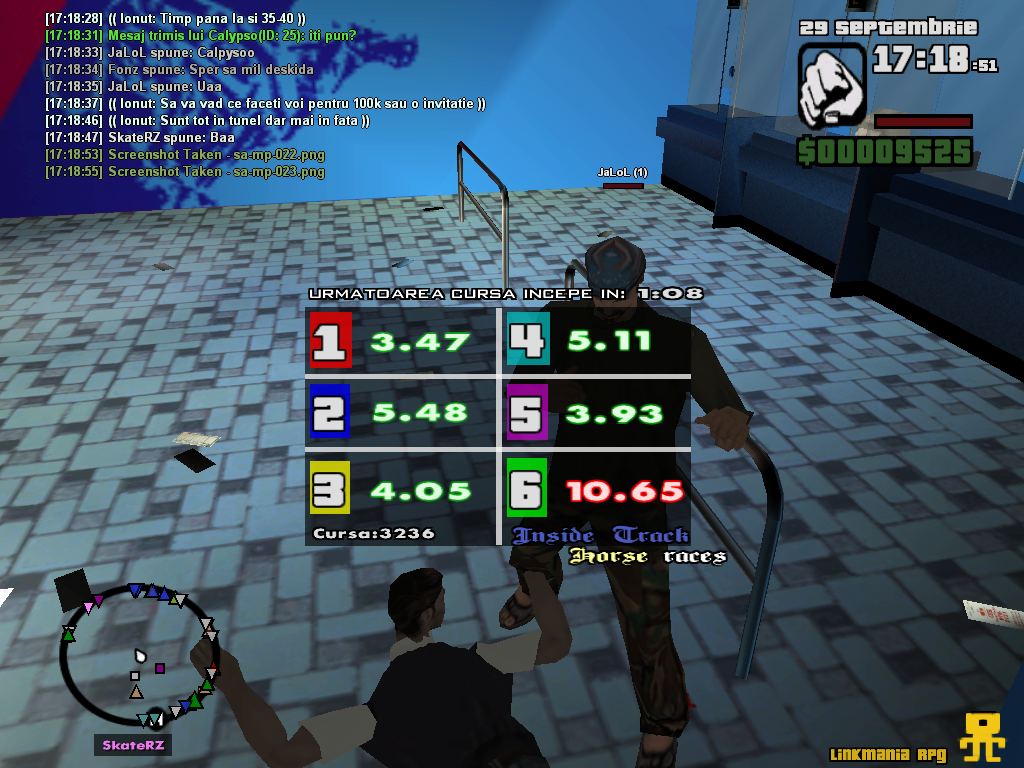Click the sa-mp-023.png screenshot chat line
1024x768 pixels.
tap(185, 171)
